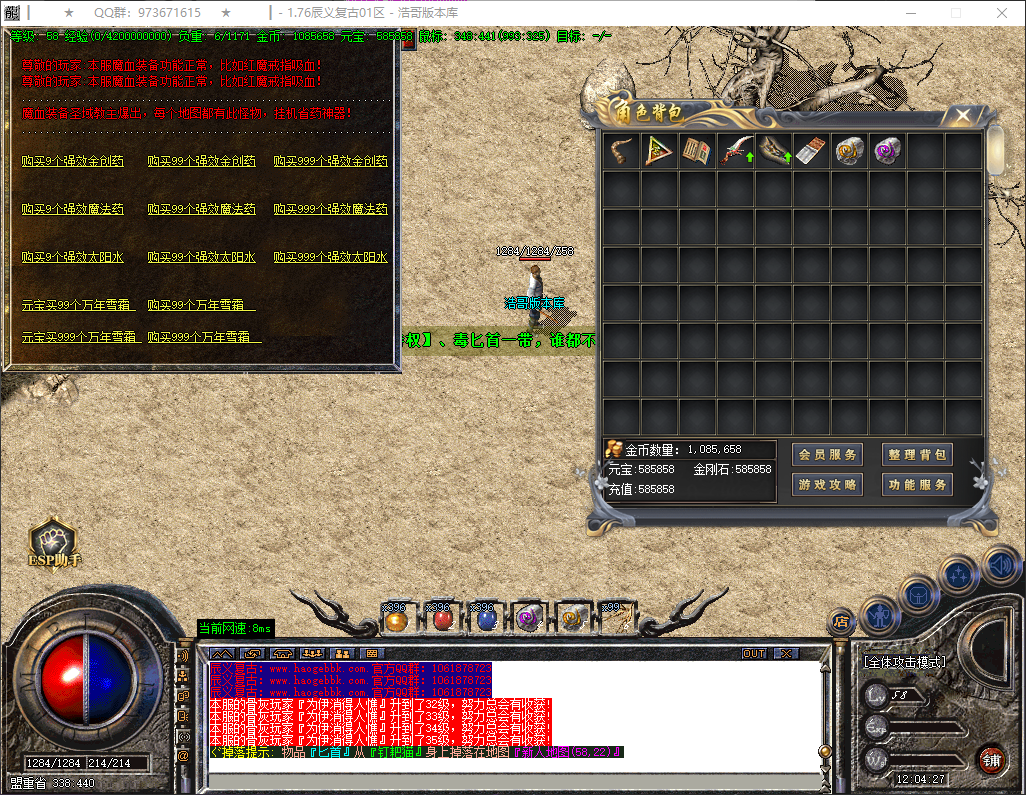This screenshot has width=1026, height=795.
Task: Open the red 铺 stall button
Action: click(x=990, y=759)
